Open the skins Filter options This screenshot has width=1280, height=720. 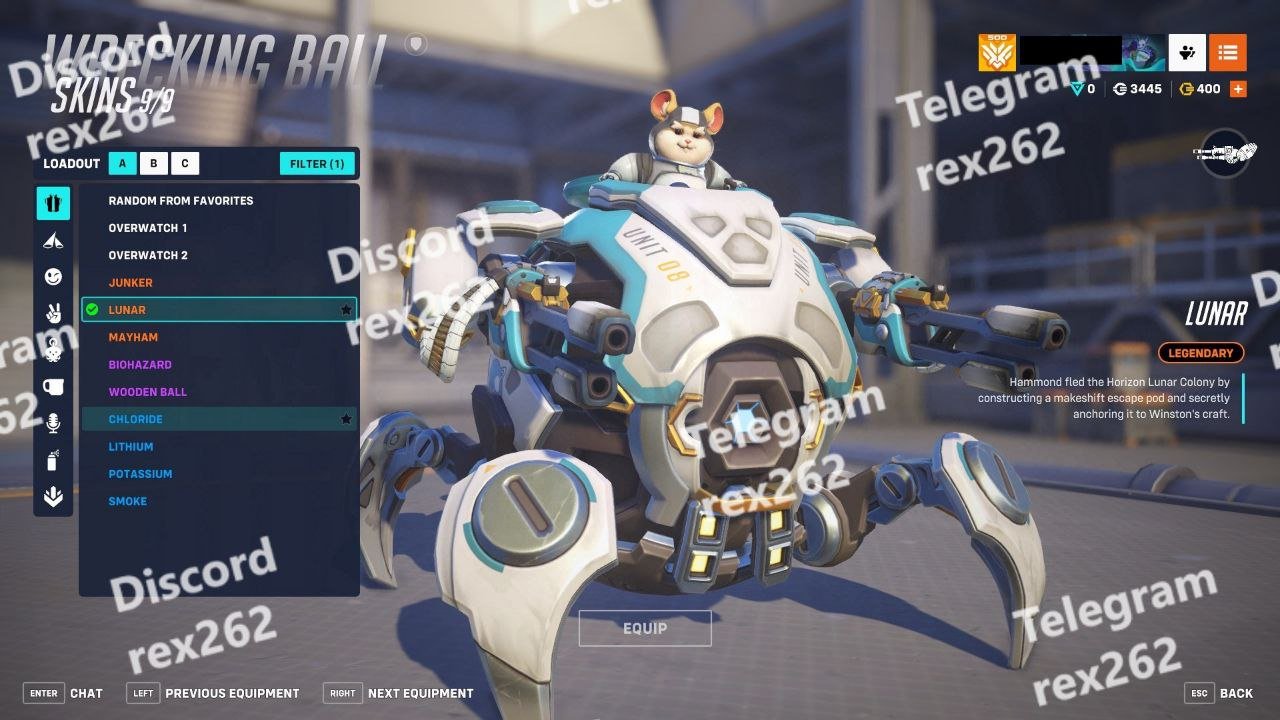(x=317, y=164)
